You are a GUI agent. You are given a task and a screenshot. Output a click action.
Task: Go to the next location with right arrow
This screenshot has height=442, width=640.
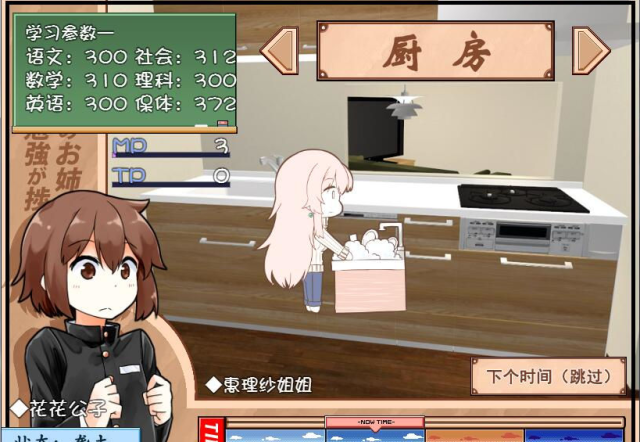[590, 50]
